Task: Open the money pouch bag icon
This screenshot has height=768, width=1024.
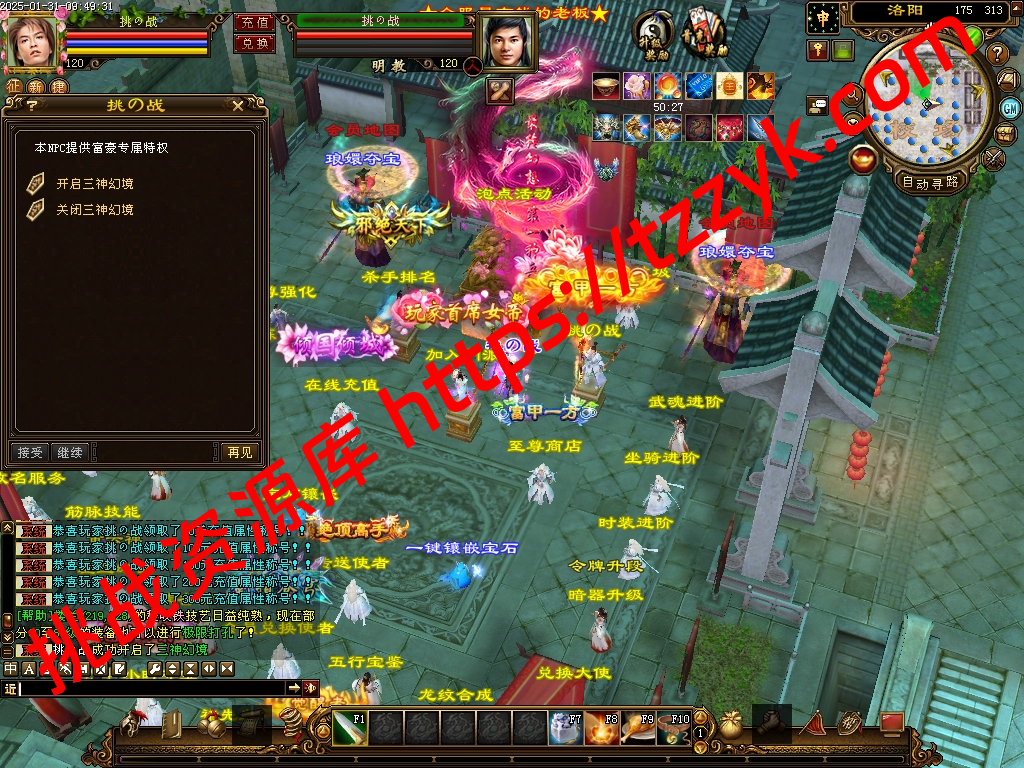Action: coord(733,726)
